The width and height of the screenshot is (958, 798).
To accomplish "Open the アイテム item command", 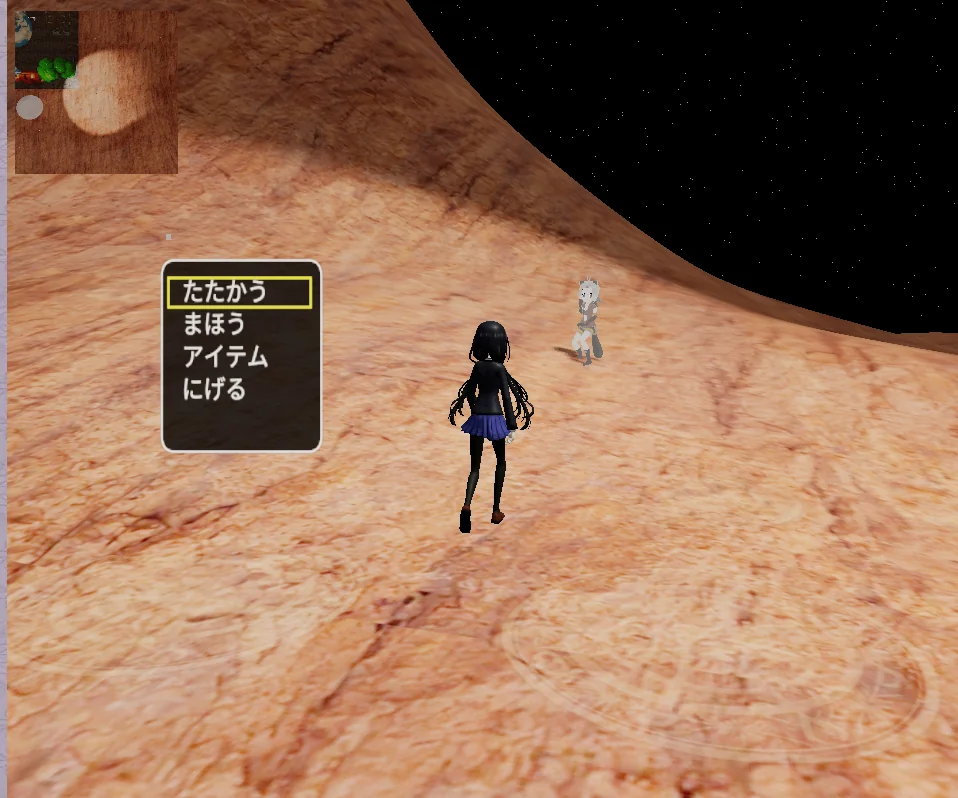I will [x=225, y=357].
